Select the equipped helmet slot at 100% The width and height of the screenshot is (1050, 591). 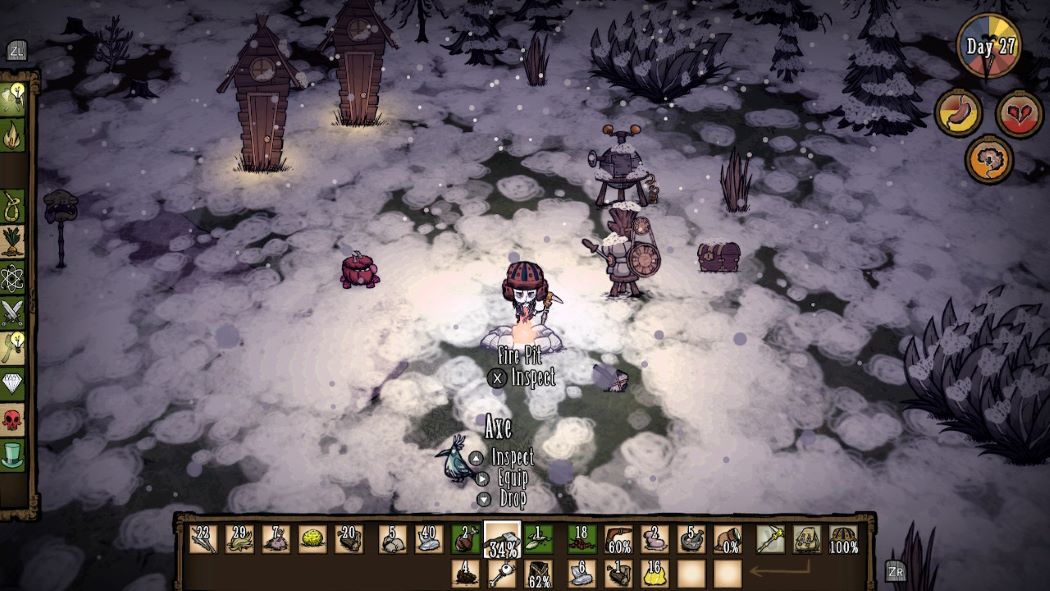[x=845, y=539]
